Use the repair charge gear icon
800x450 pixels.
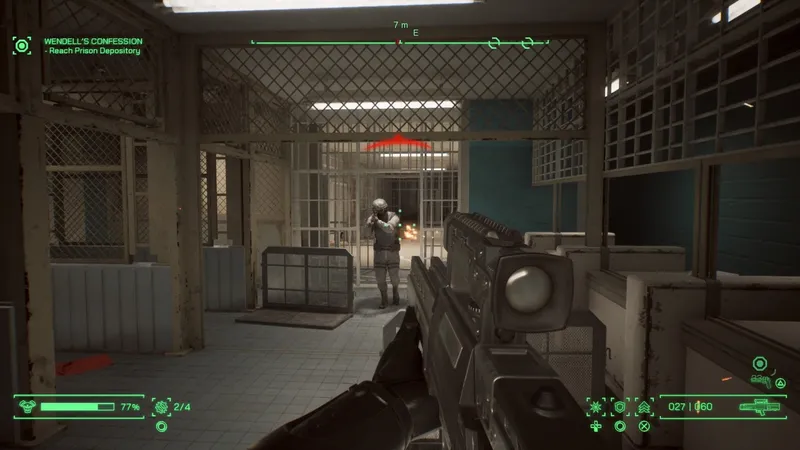(x=161, y=407)
